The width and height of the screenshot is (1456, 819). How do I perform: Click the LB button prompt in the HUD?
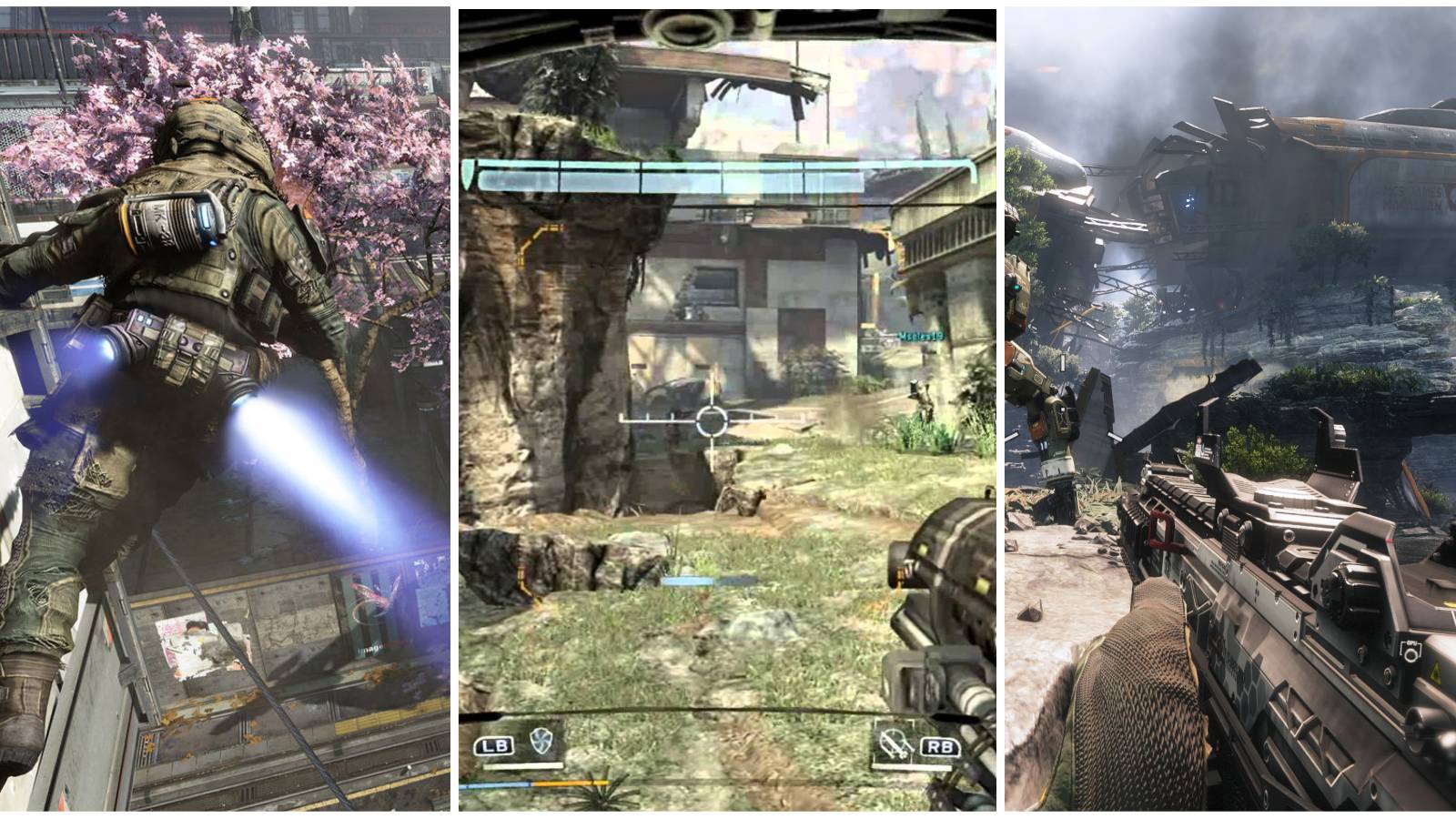(494, 744)
